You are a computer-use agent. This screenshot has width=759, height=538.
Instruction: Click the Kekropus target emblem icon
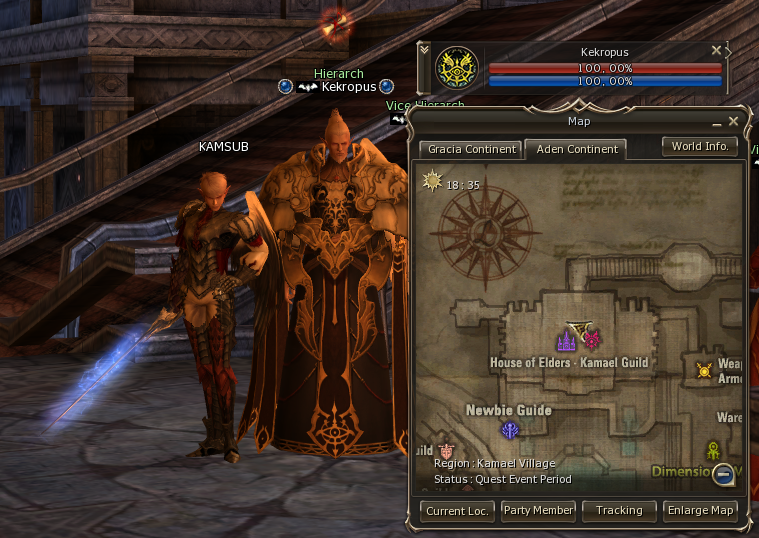[458, 68]
